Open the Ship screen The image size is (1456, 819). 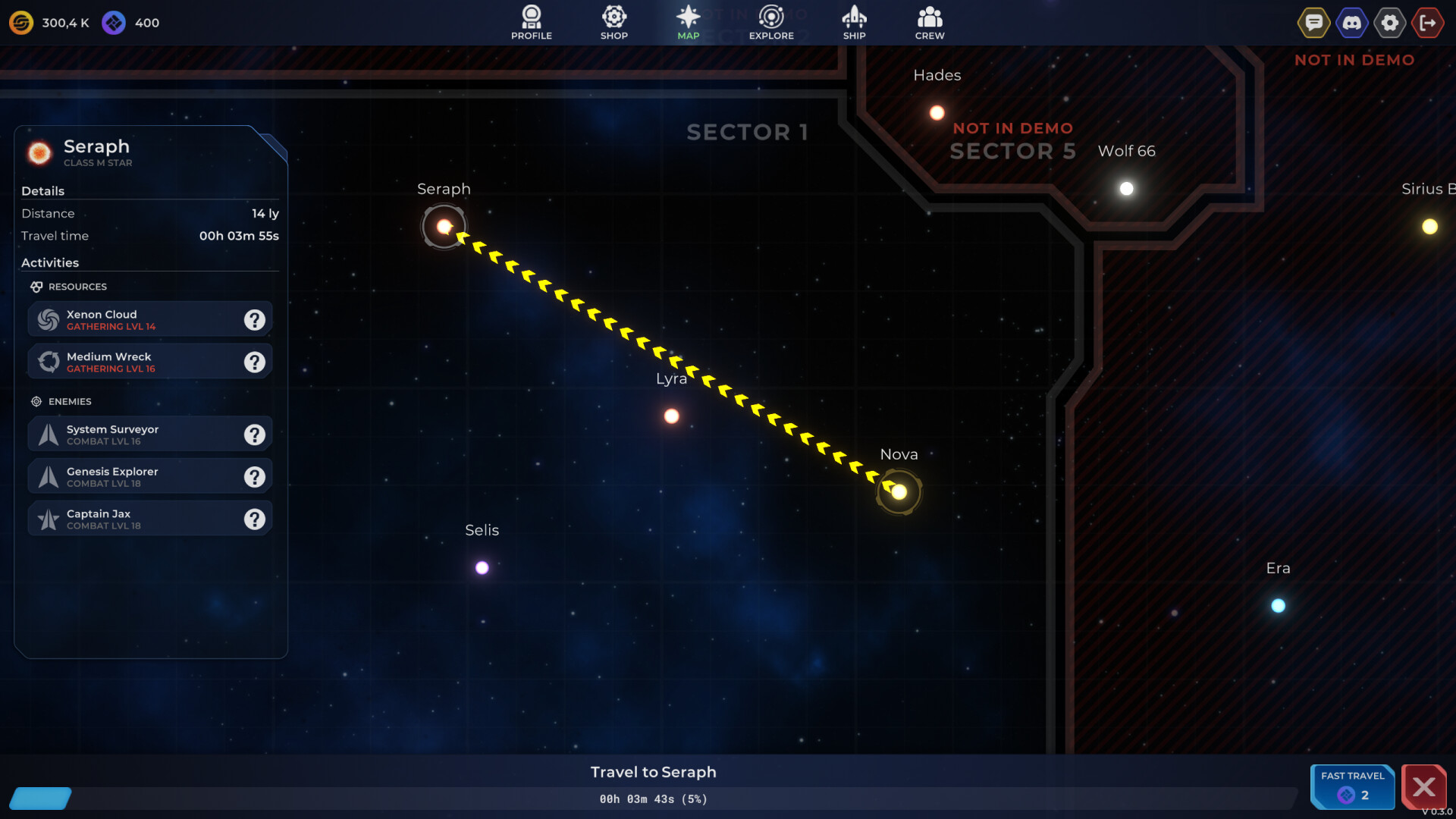[x=855, y=21]
